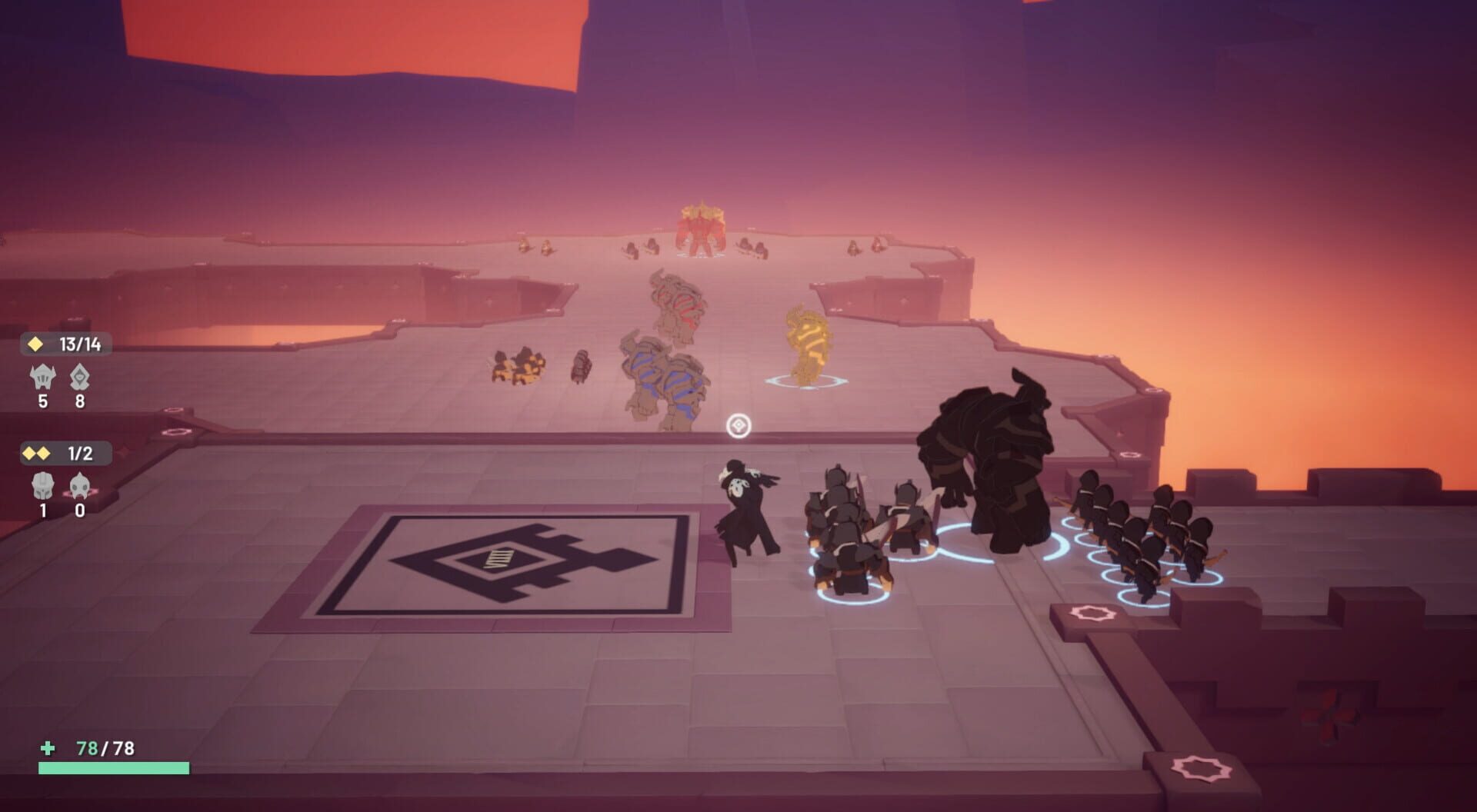1477x812 pixels.
Task: Click the masked warrior icon showing 1
Action: click(x=42, y=487)
